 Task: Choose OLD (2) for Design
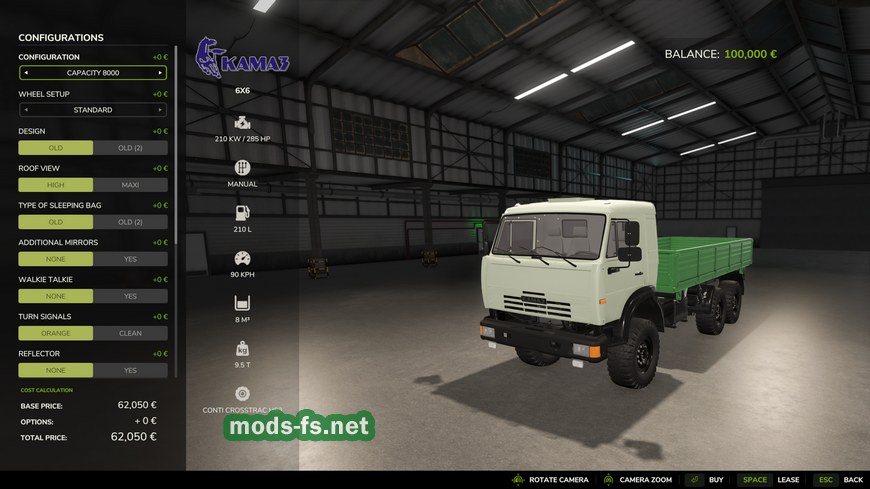tap(130, 148)
